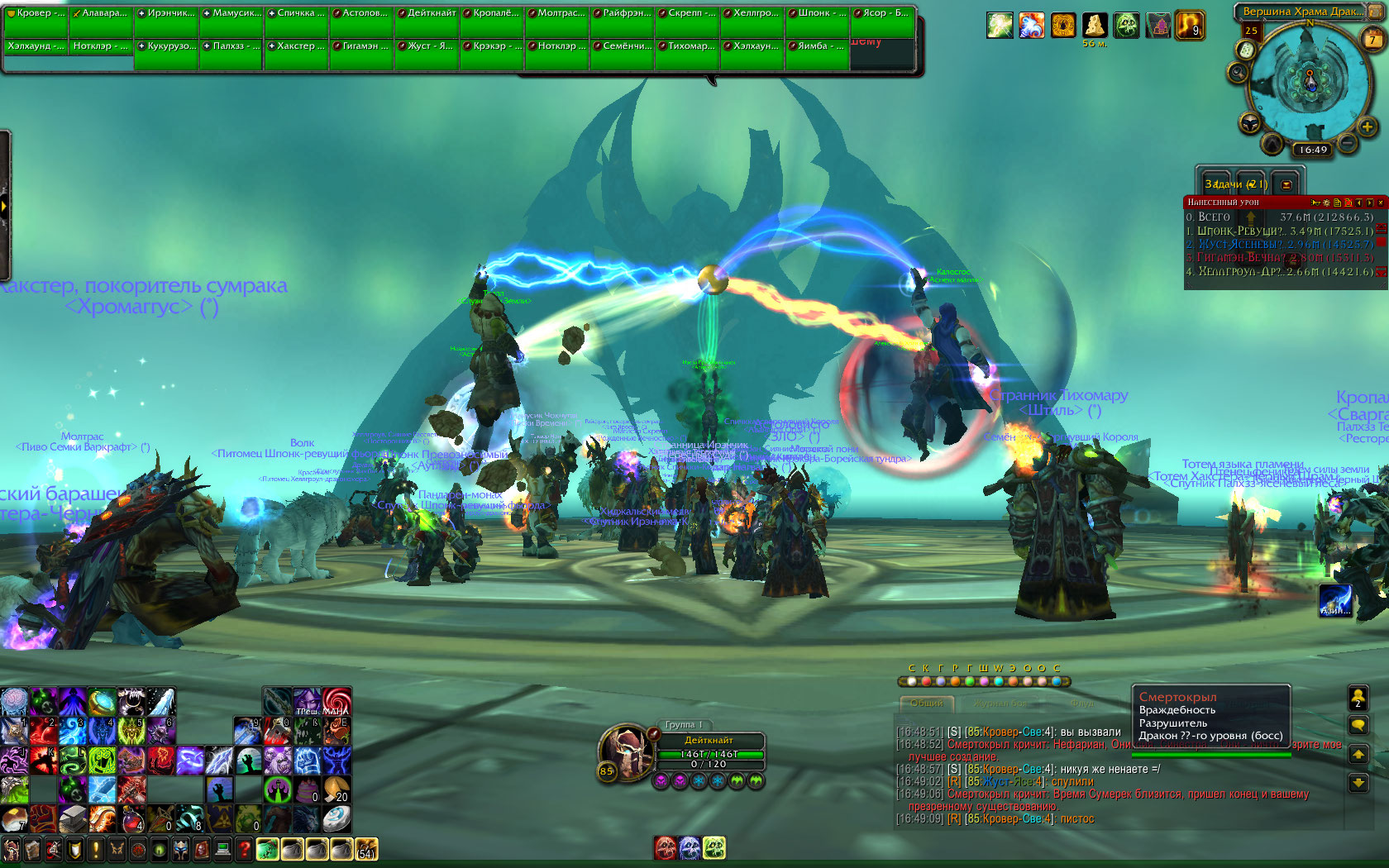Target raid member Дейткнайт in raid frames
The height and width of the screenshot is (868, 1389).
point(427,14)
